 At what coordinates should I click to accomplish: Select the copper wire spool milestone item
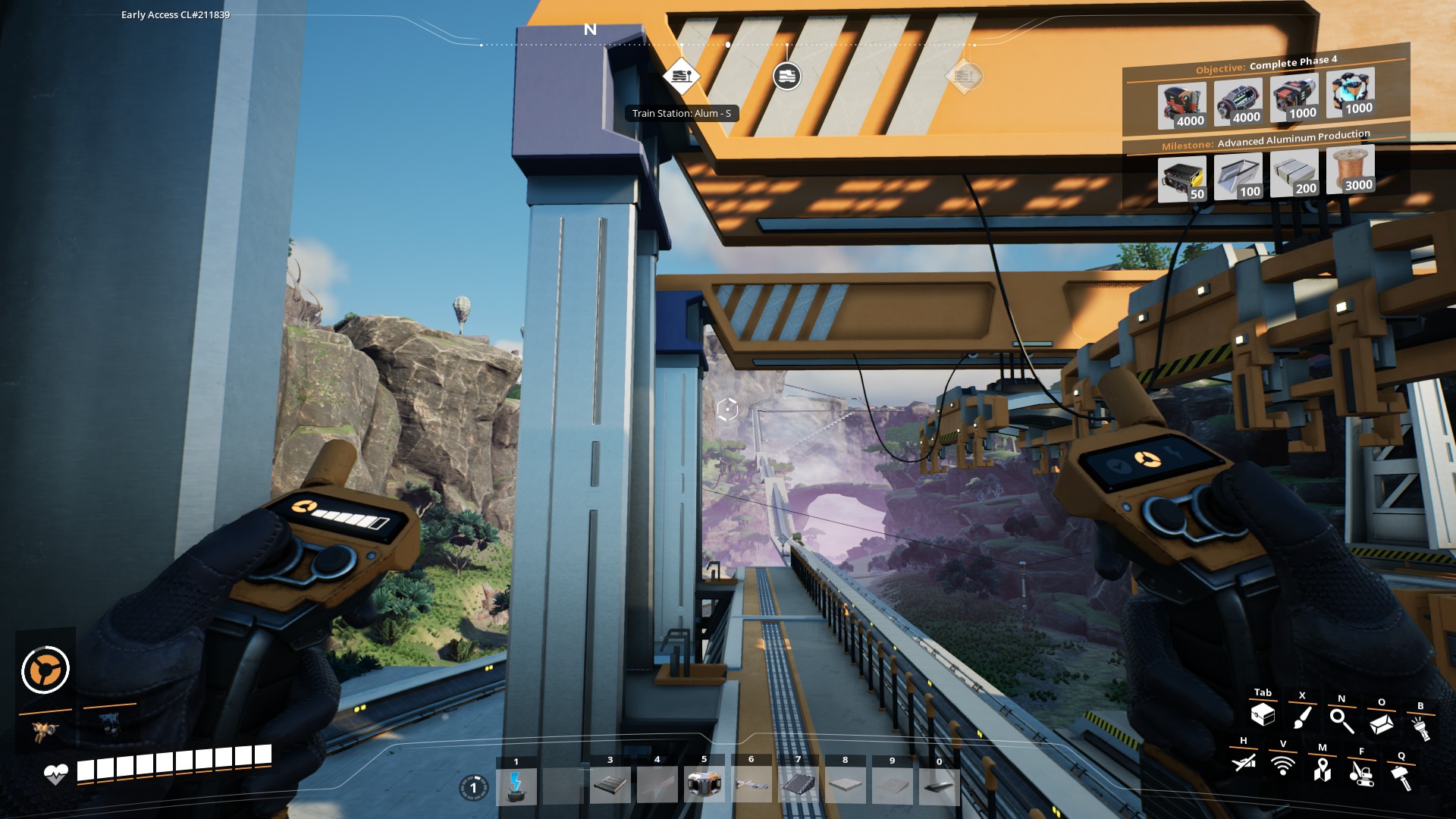click(x=1350, y=171)
